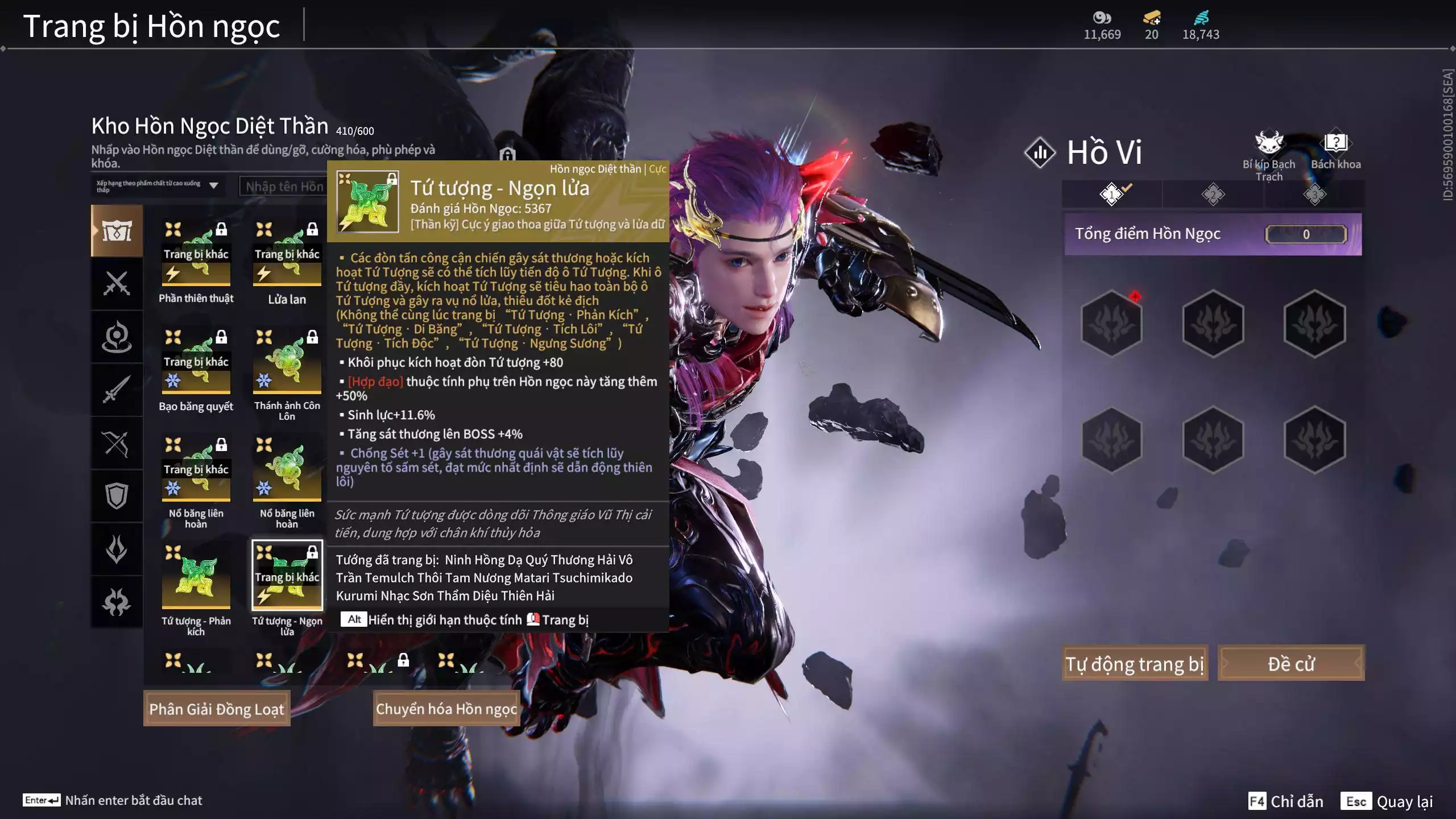The width and height of the screenshot is (1456, 819).
Task: Choose the highlighted Tứ tượng - Ngọn lửa jade
Action: (287, 576)
